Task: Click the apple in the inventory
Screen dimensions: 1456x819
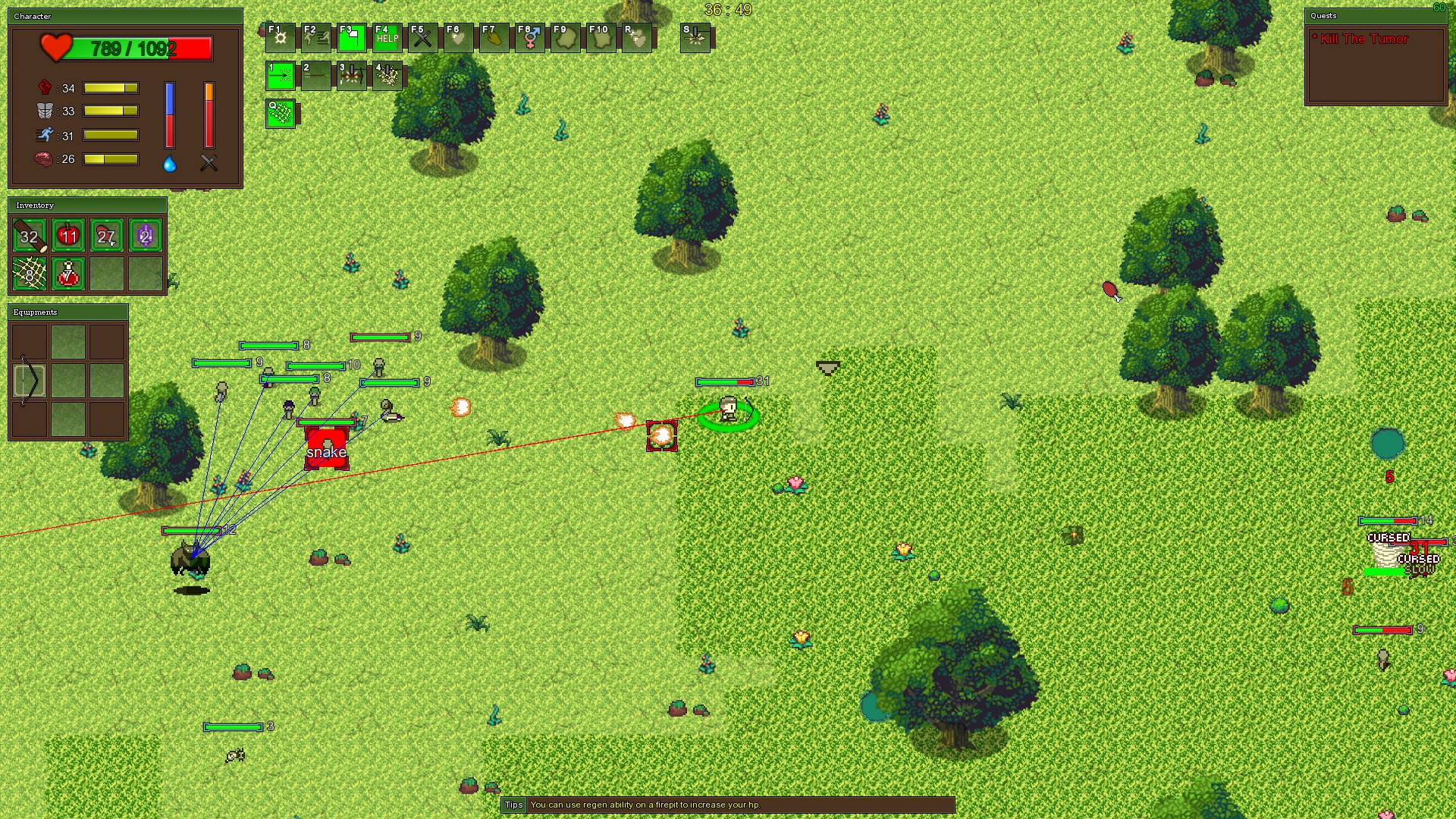Action: tap(68, 236)
